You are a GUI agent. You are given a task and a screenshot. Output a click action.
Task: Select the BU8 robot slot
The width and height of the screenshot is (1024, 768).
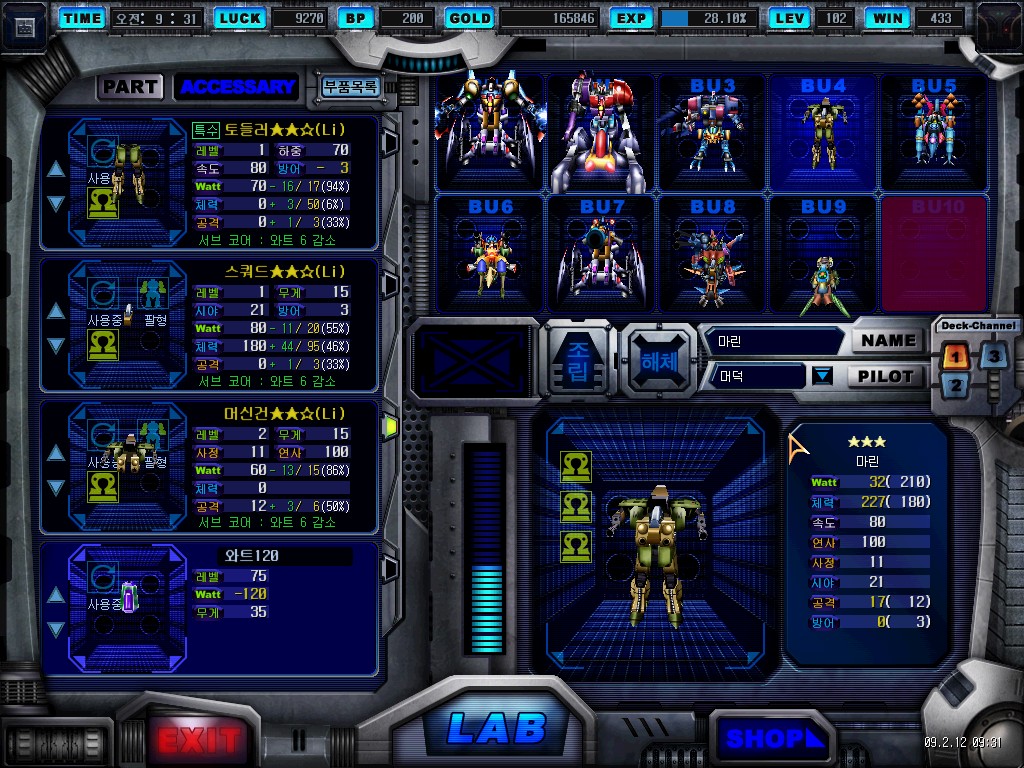(x=712, y=253)
